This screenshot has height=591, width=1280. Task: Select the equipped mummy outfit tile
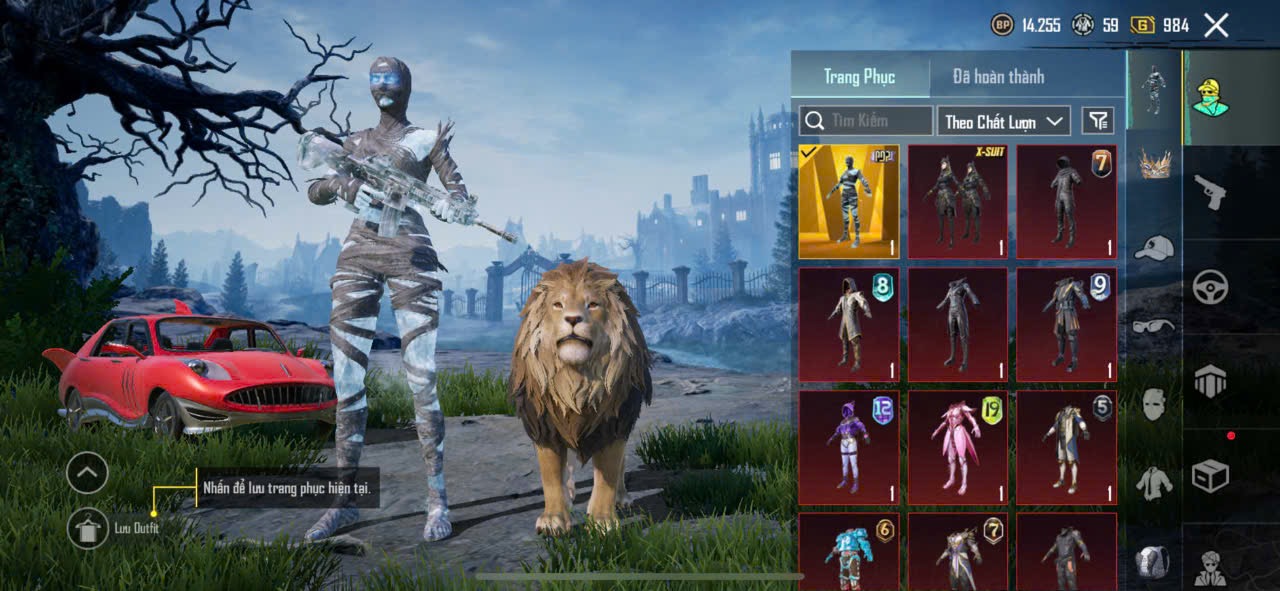[x=849, y=202]
